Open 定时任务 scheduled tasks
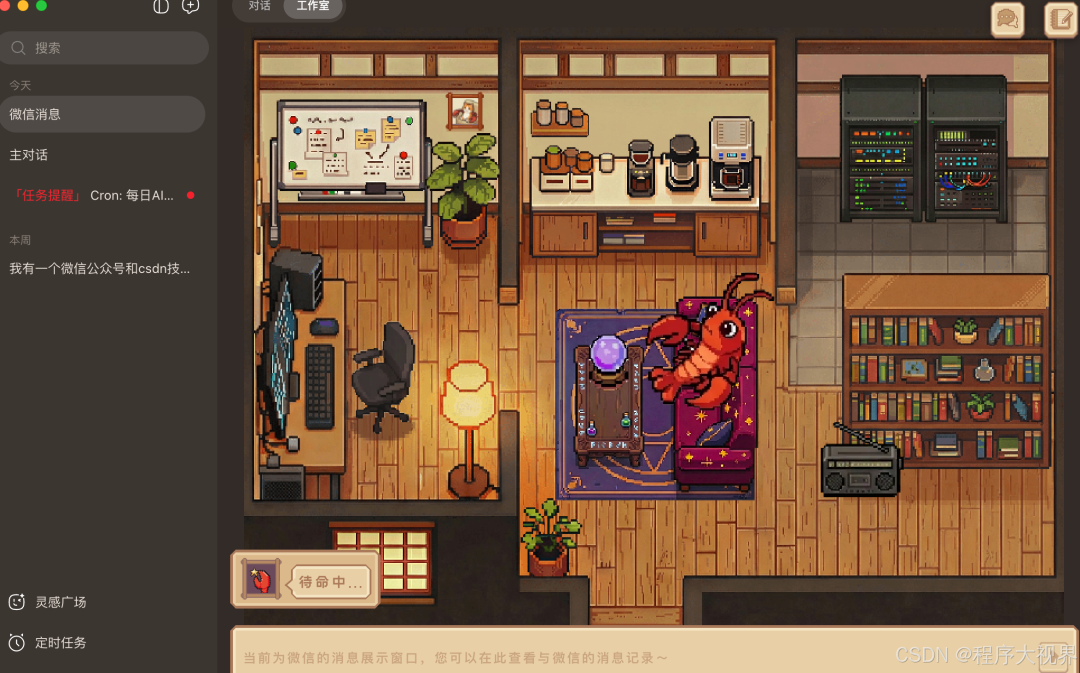 [x=60, y=642]
